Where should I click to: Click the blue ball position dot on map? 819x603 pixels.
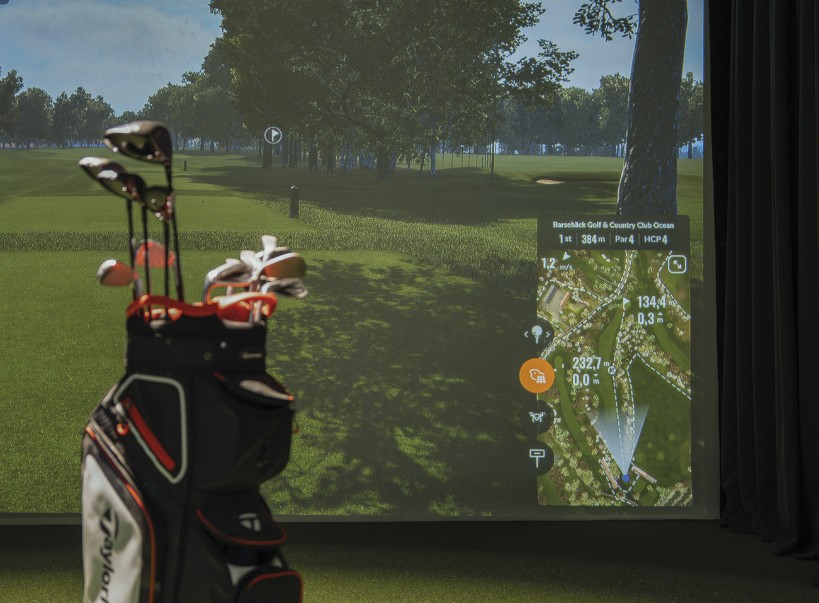625,478
